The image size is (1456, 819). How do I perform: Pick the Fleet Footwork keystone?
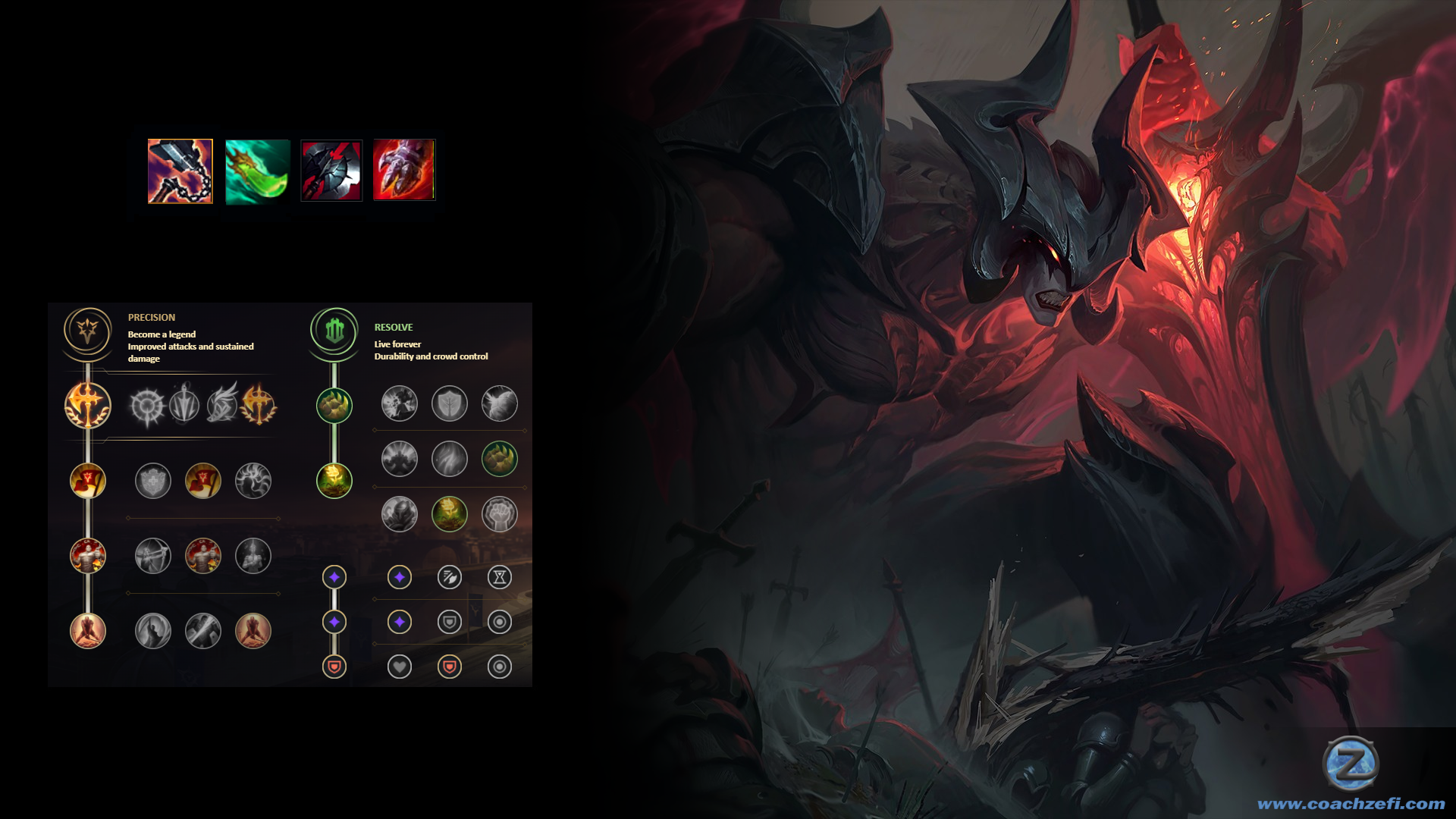pyautogui.click(x=221, y=404)
